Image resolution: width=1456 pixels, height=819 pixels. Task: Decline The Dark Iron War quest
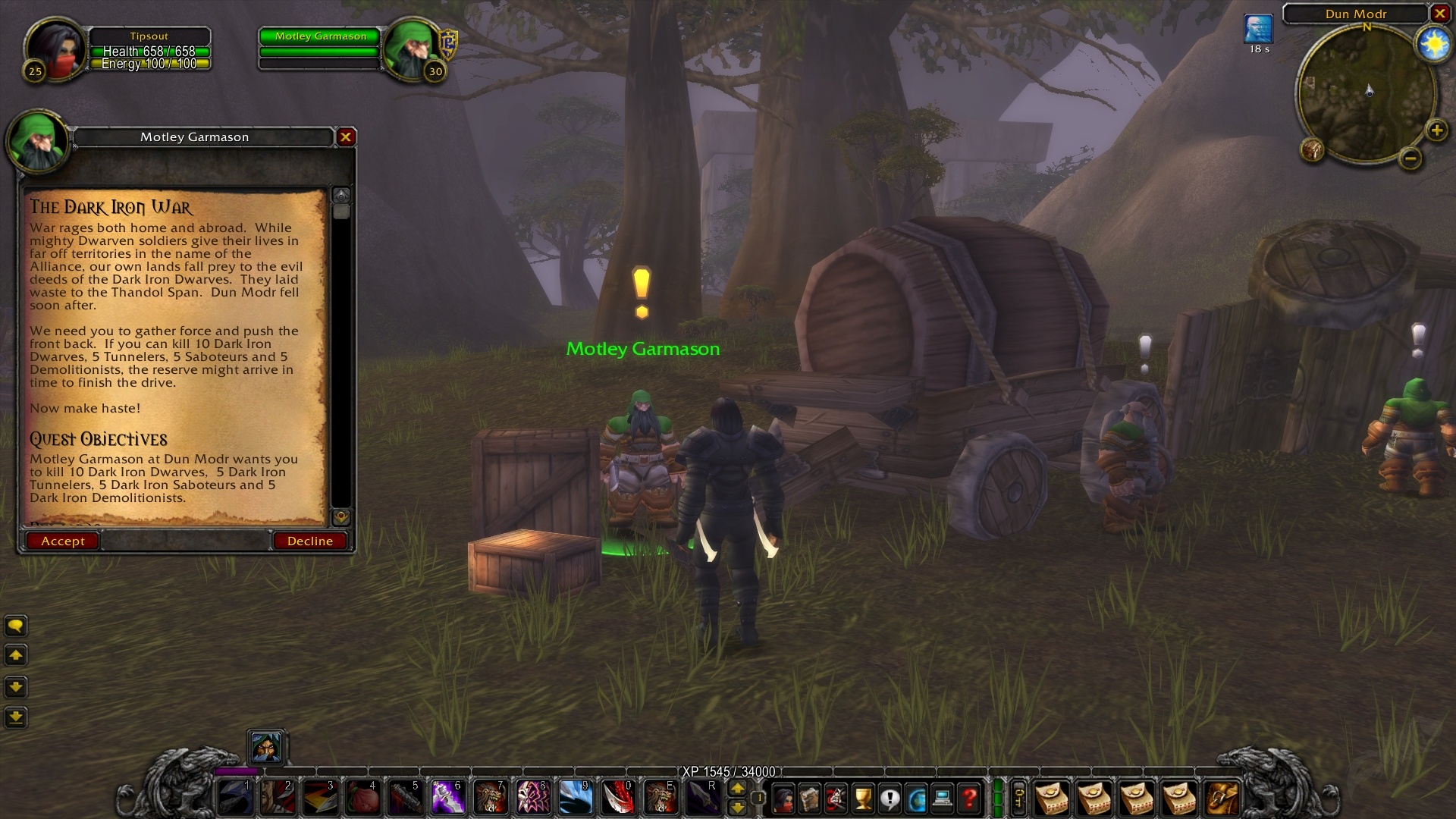click(x=309, y=541)
